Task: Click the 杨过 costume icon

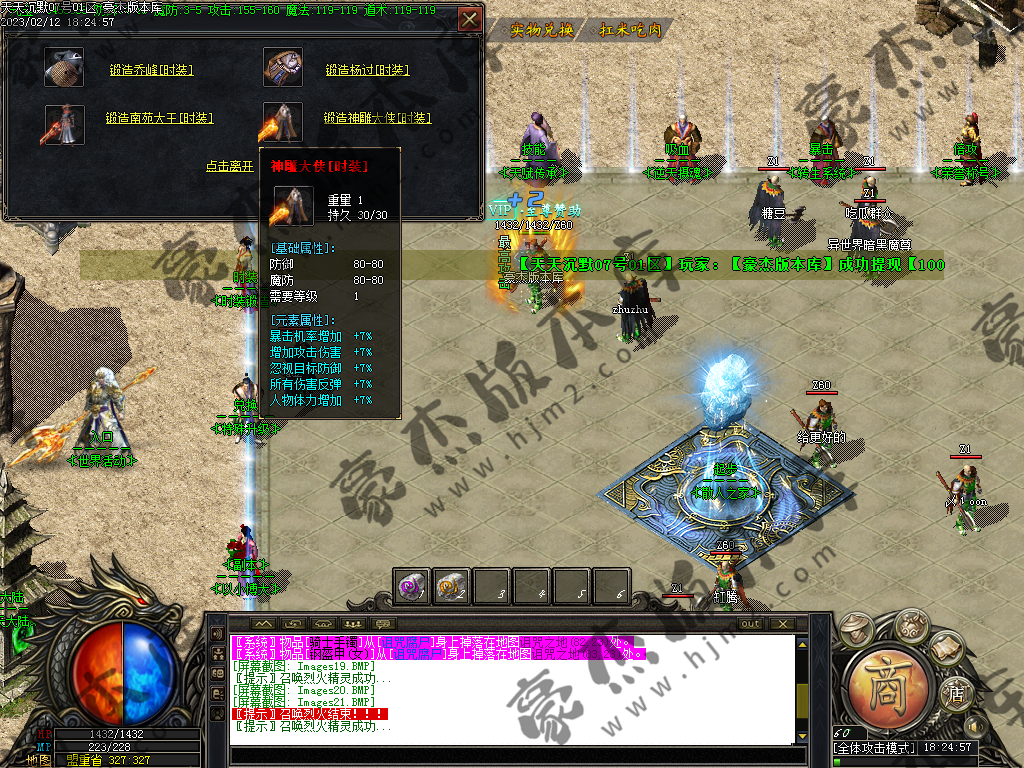Action: (283, 68)
